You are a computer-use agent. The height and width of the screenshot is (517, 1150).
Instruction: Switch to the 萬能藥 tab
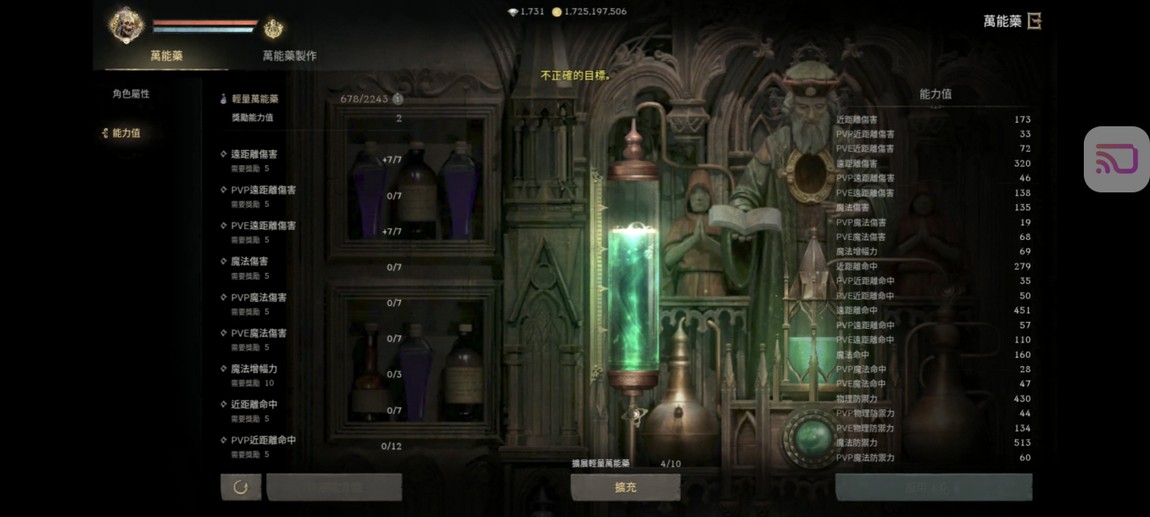pyautogui.click(x=166, y=56)
